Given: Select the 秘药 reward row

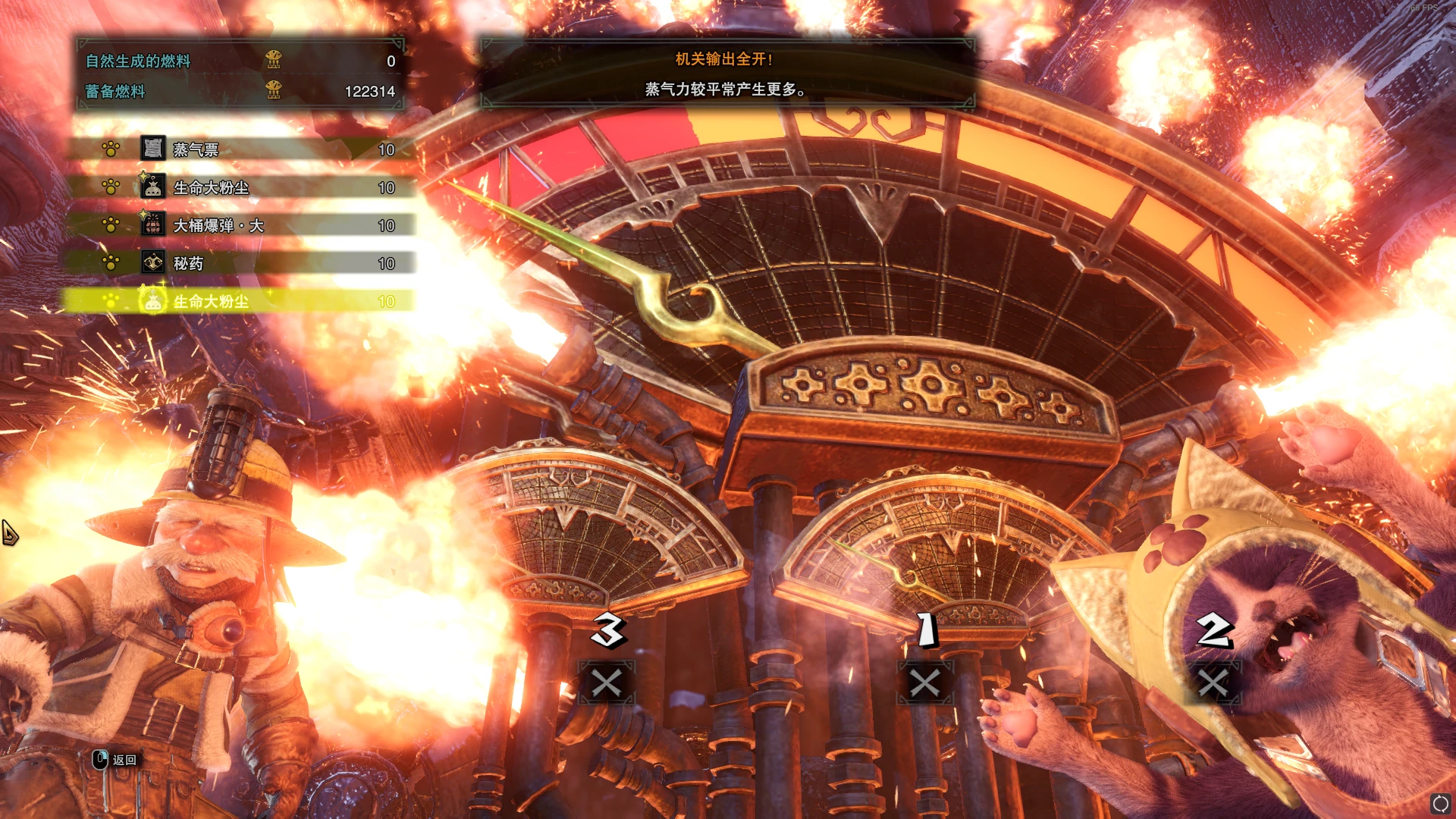Looking at the screenshot, I should point(243,263).
